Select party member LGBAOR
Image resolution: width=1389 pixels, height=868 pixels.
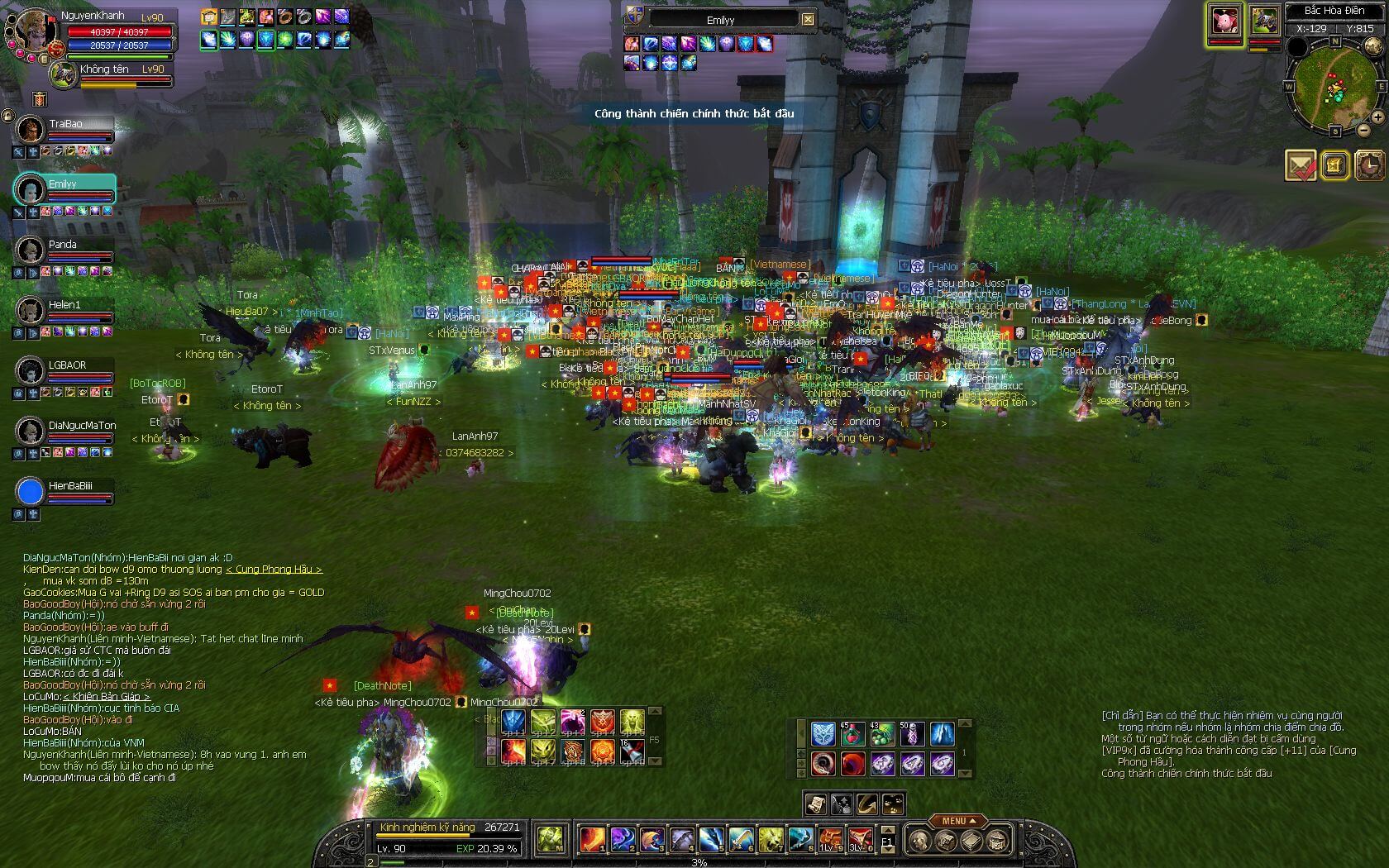tap(31, 370)
